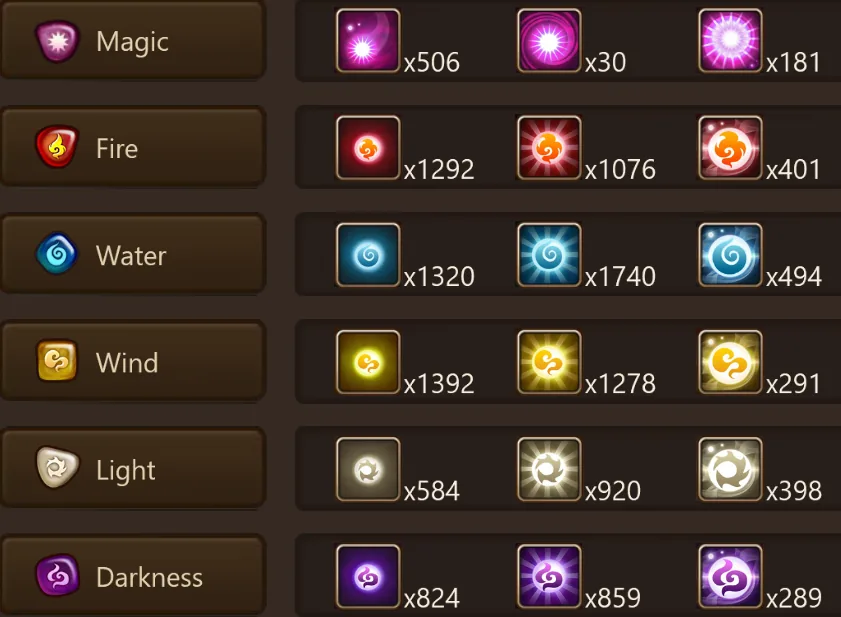Select the Wind essence with x1392

368,362
